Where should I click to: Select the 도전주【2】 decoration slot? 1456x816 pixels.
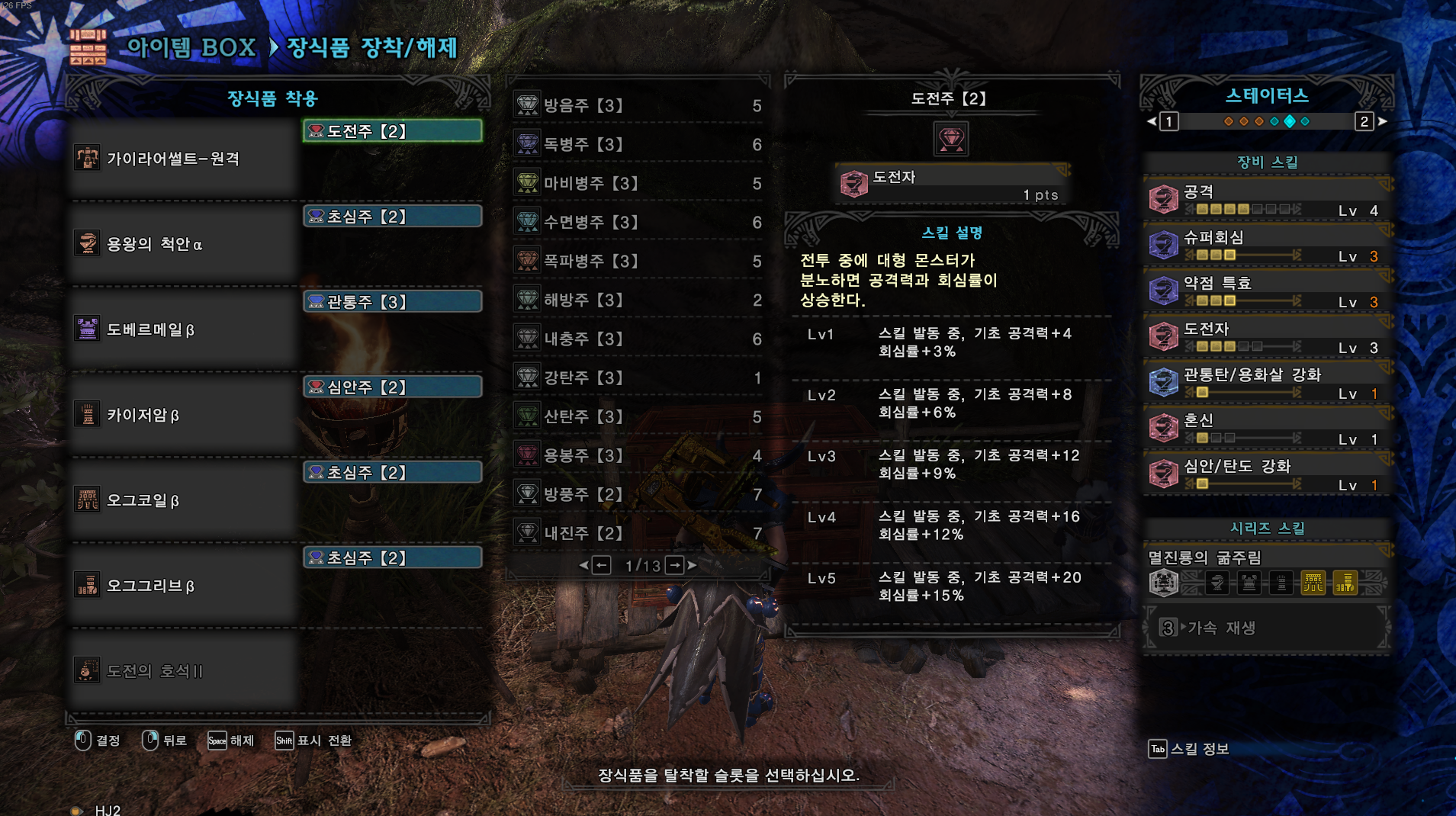point(392,131)
